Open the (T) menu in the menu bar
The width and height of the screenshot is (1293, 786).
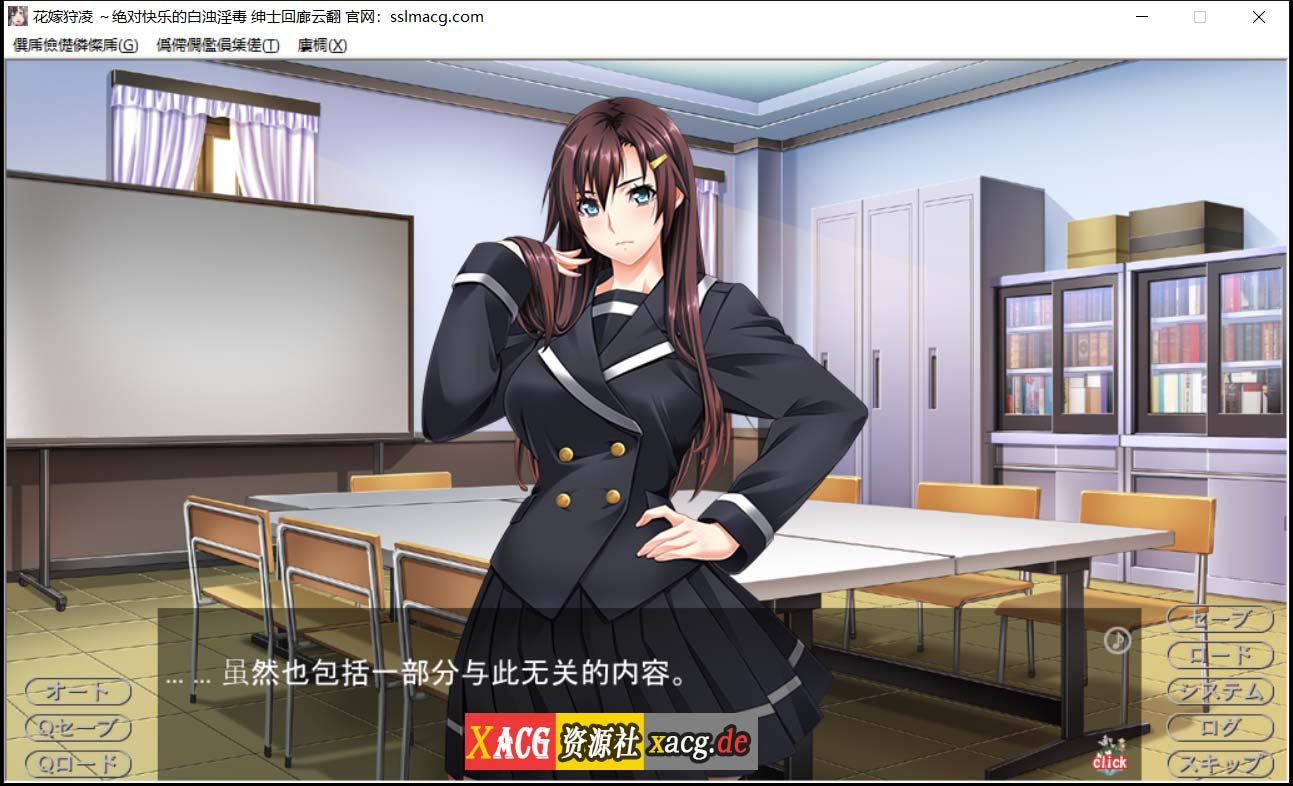tap(215, 45)
